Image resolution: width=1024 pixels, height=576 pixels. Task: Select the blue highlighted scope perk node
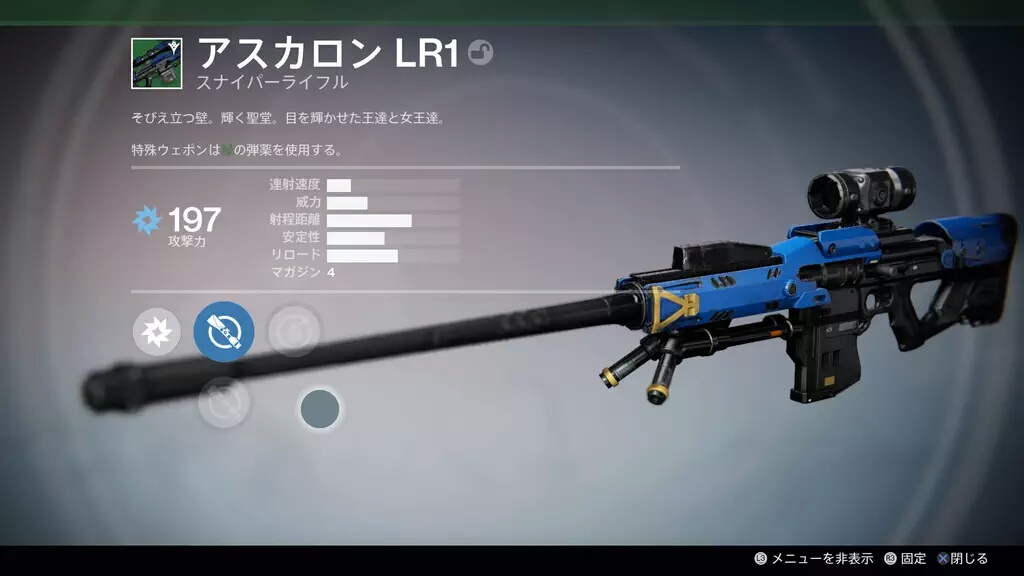pyautogui.click(x=223, y=331)
